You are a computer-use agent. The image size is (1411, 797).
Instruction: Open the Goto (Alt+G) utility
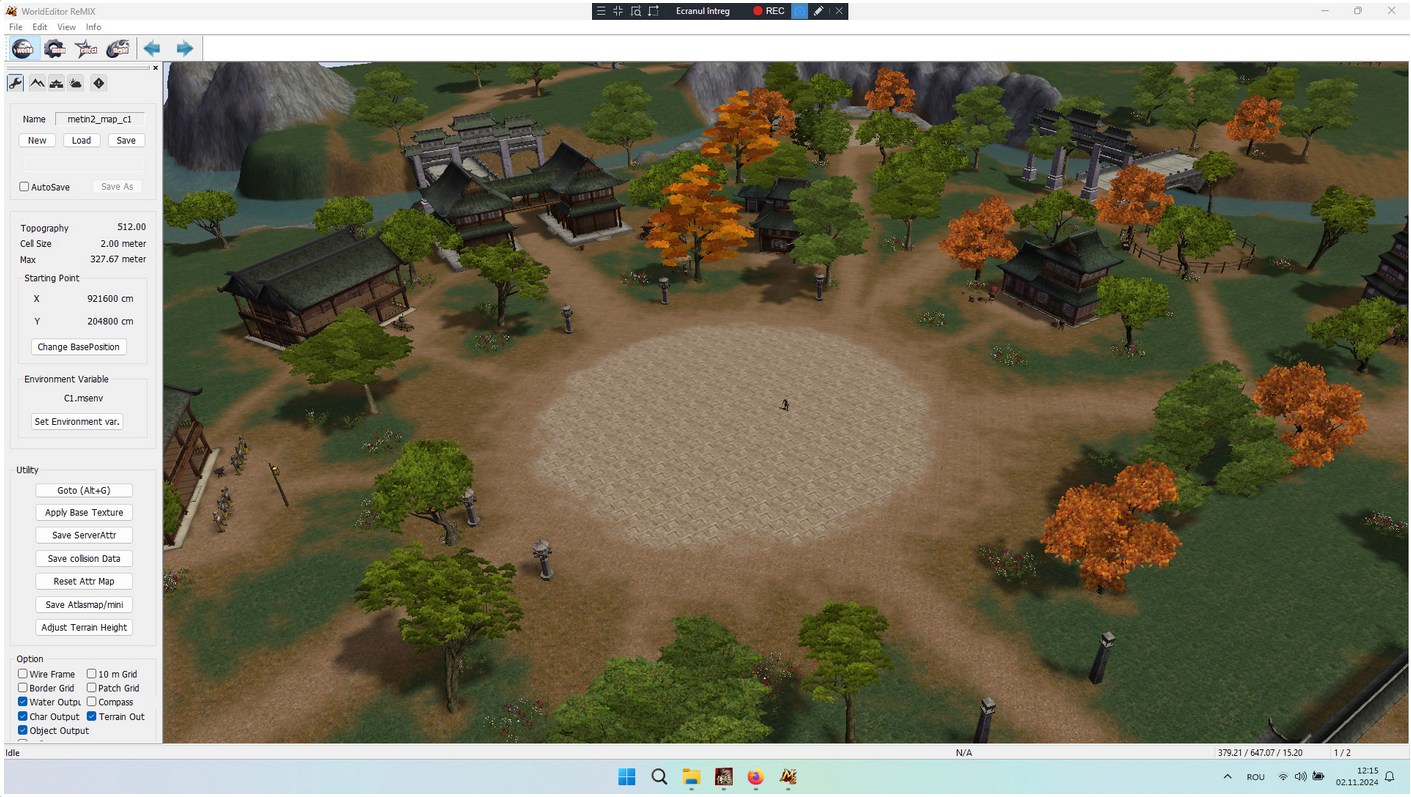coord(83,490)
